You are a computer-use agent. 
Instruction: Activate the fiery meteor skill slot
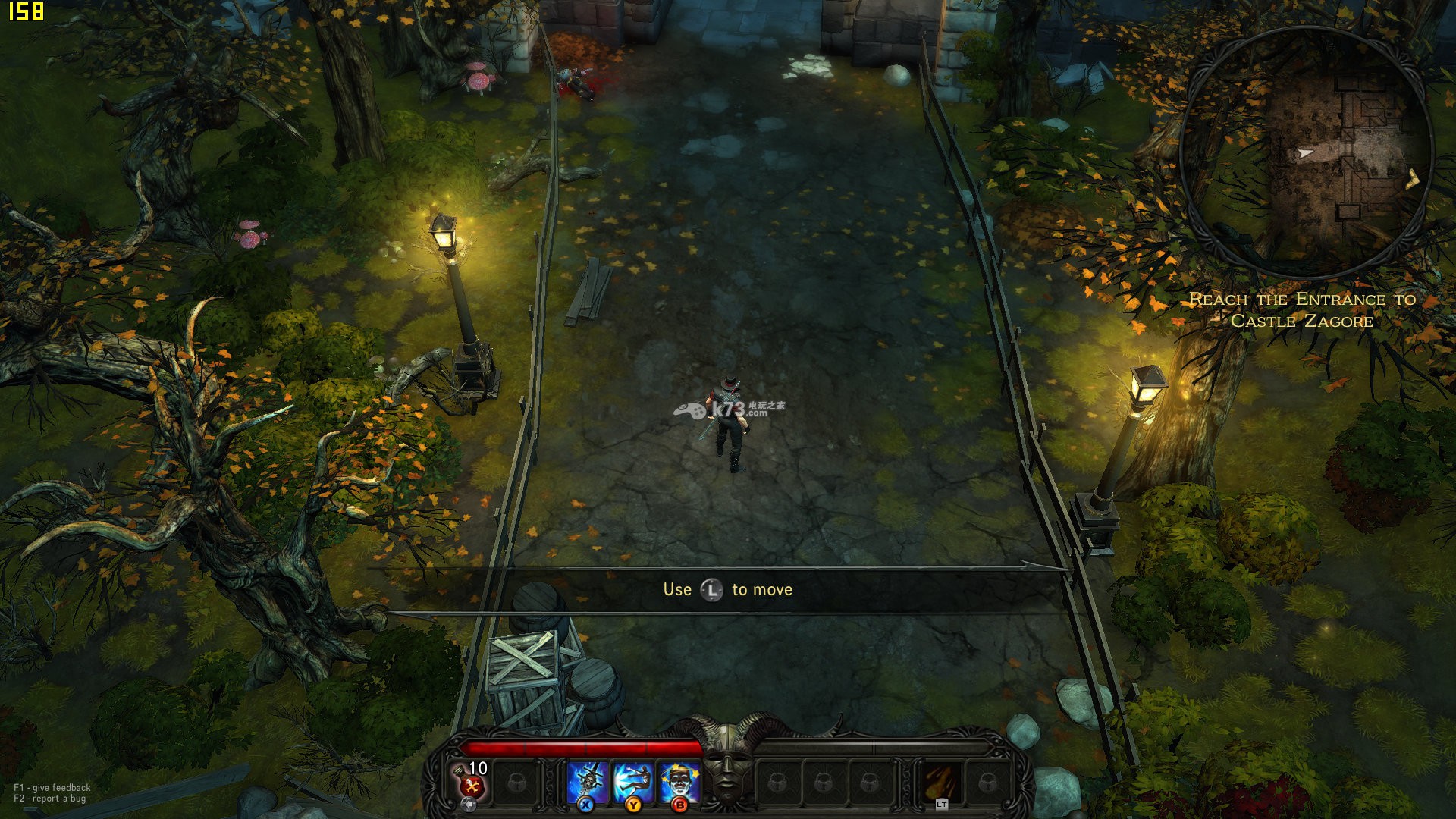(x=941, y=782)
